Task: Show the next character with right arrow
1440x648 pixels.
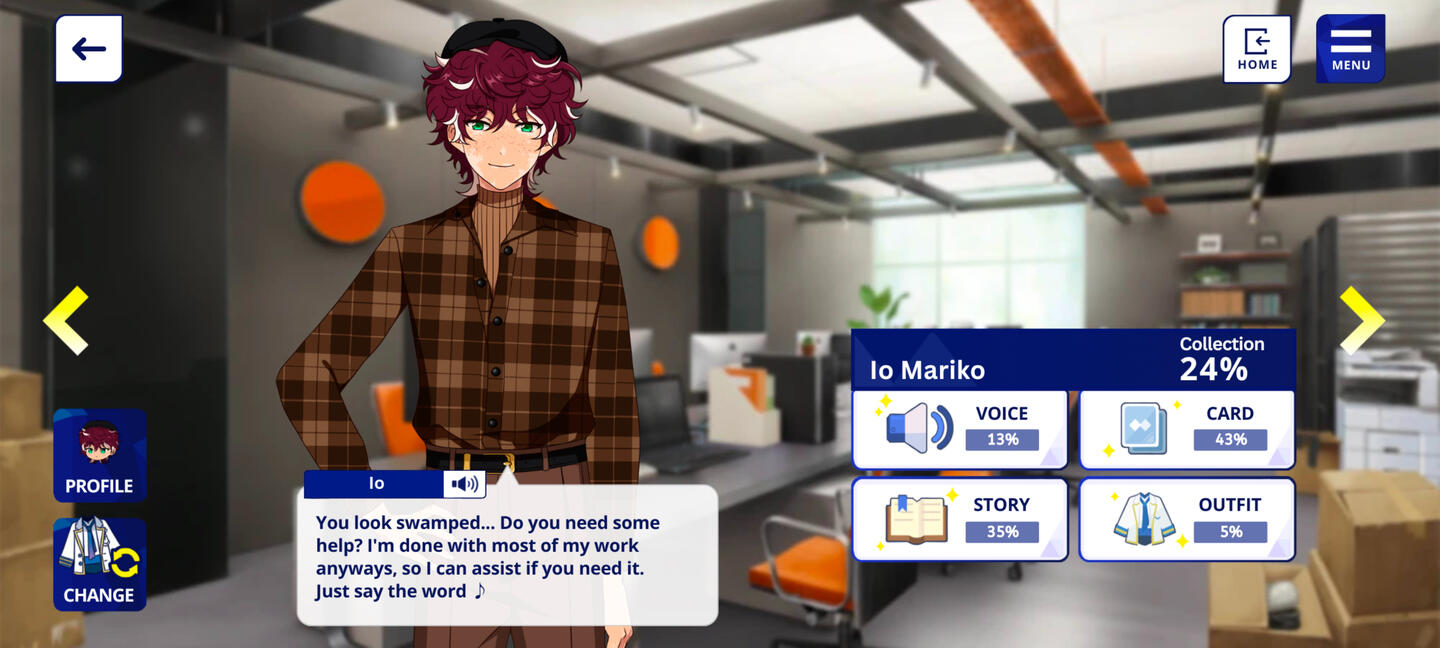Action: click(1361, 320)
